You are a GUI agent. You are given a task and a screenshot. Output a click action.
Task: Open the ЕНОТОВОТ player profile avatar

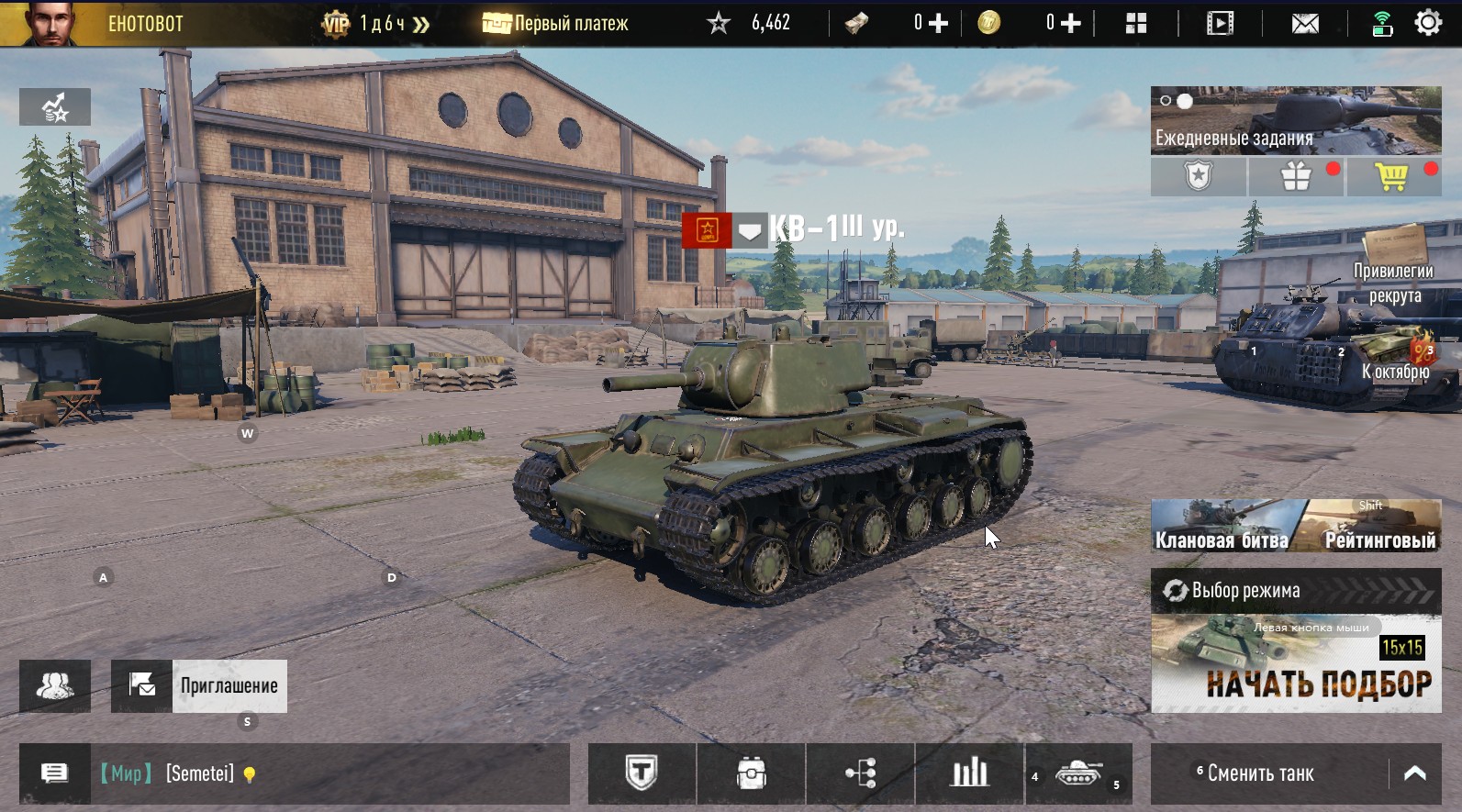[46, 23]
